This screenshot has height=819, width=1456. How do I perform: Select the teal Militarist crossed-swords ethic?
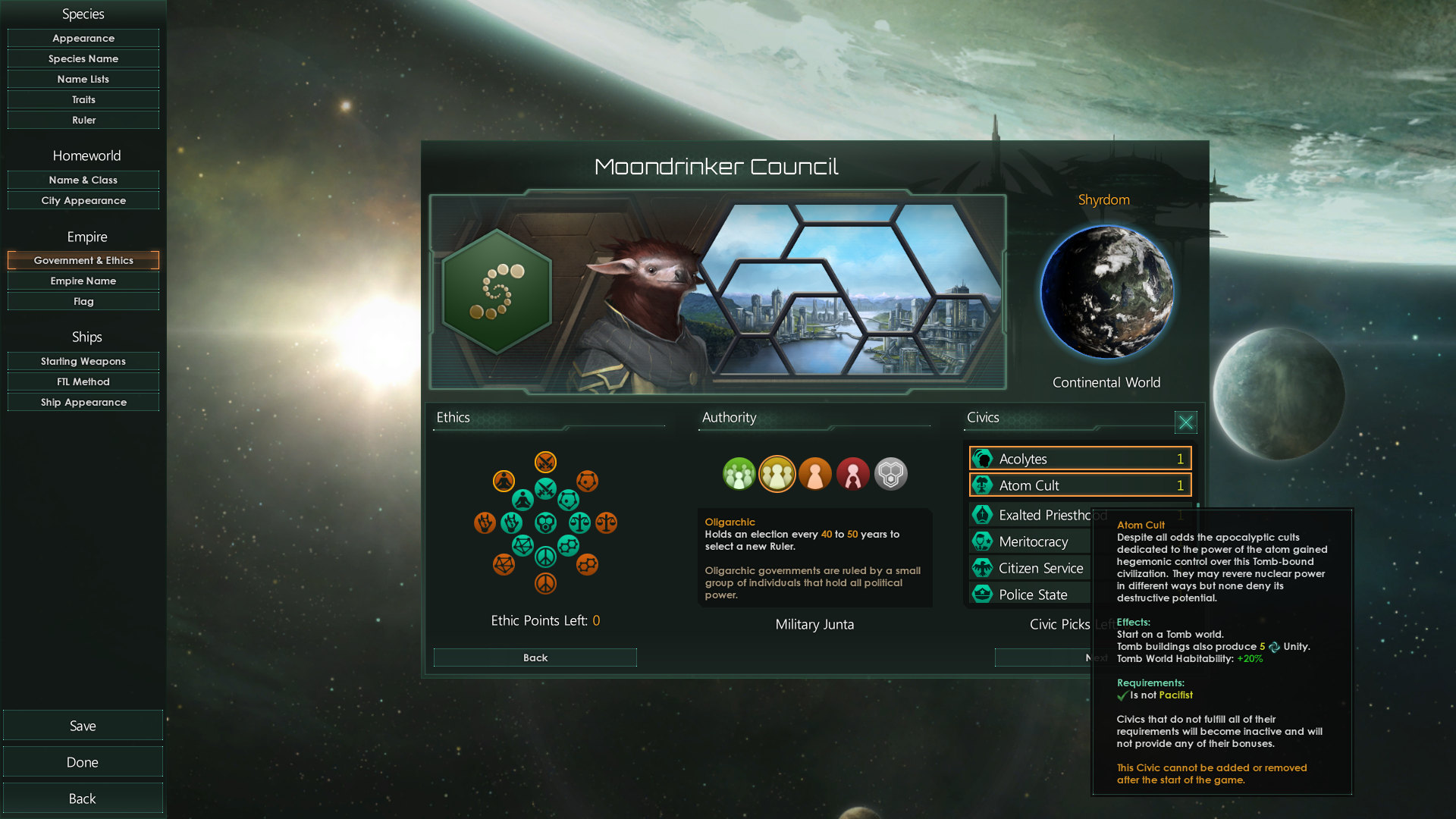coord(545,488)
